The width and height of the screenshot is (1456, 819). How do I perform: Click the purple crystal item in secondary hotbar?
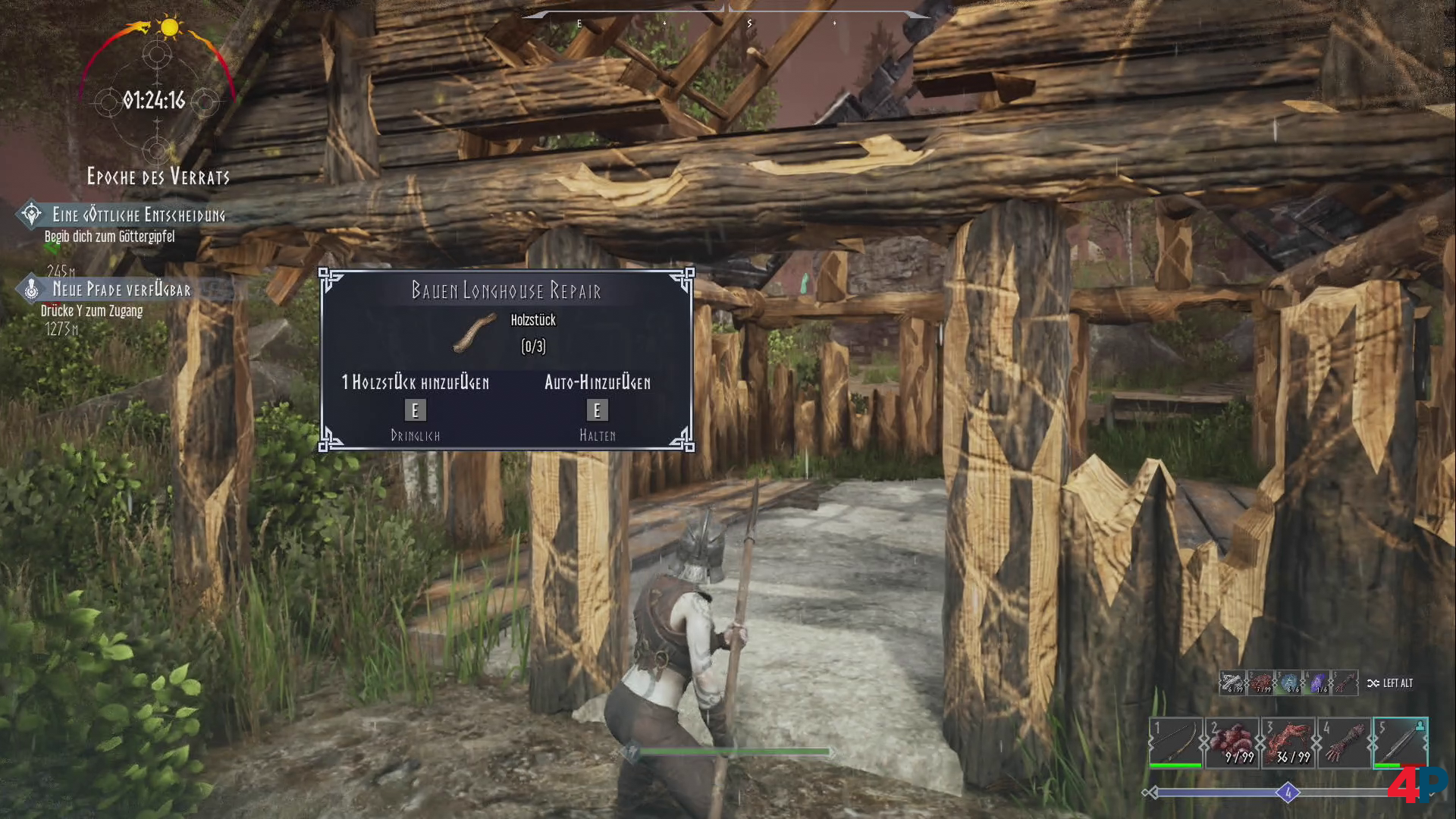[1317, 683]
